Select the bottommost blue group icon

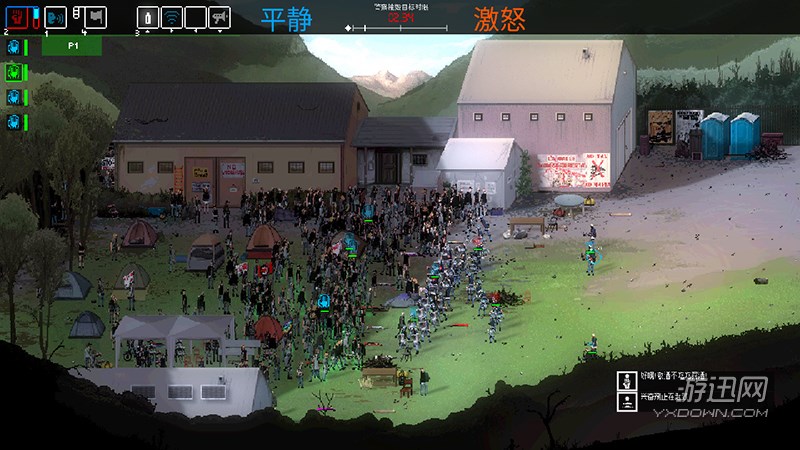tap(14, 121)
